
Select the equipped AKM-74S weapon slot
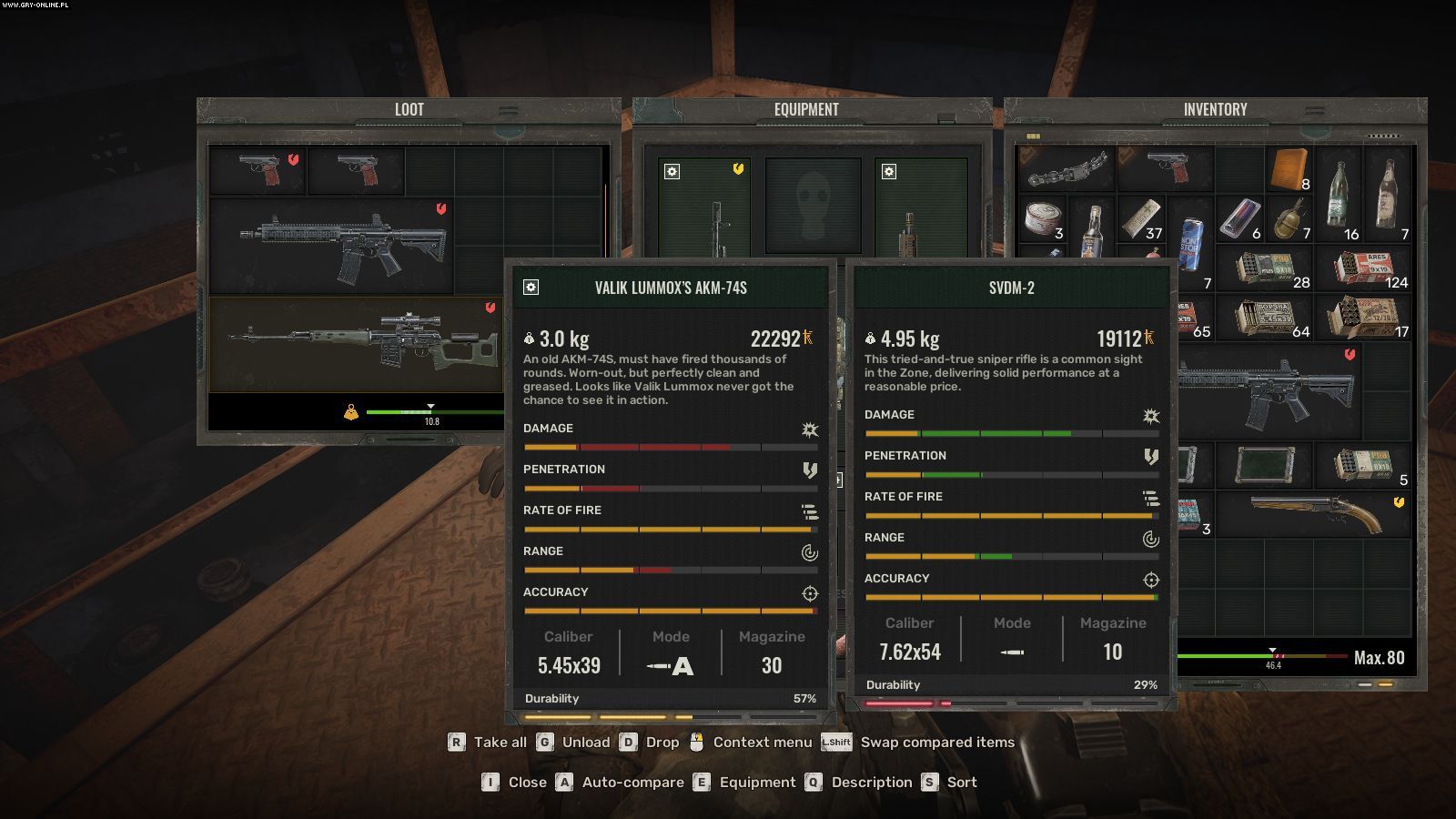705,208
